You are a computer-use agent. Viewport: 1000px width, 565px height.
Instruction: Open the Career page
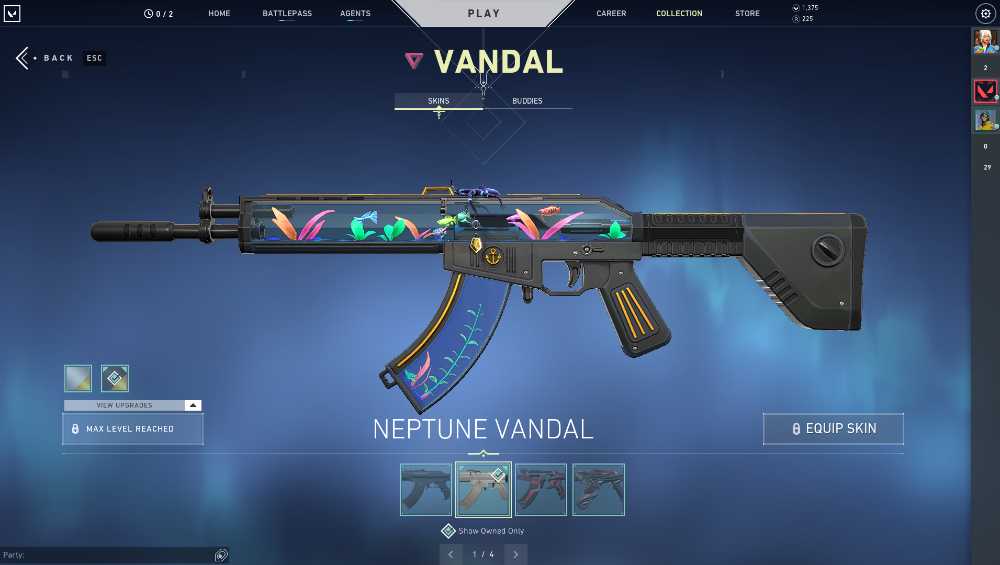pyautogui.click(x=611, y=14)
